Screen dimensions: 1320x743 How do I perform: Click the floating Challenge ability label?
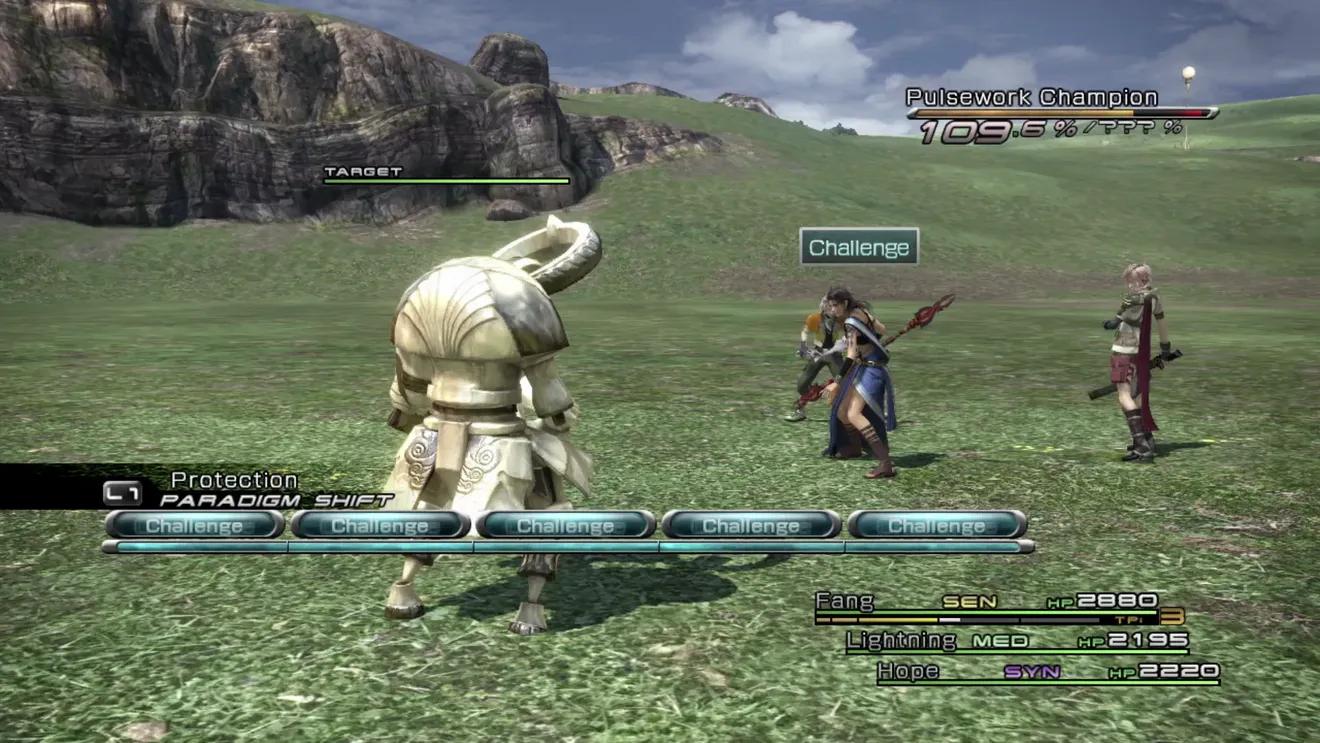pyautogui.click(x=859, y=247)
